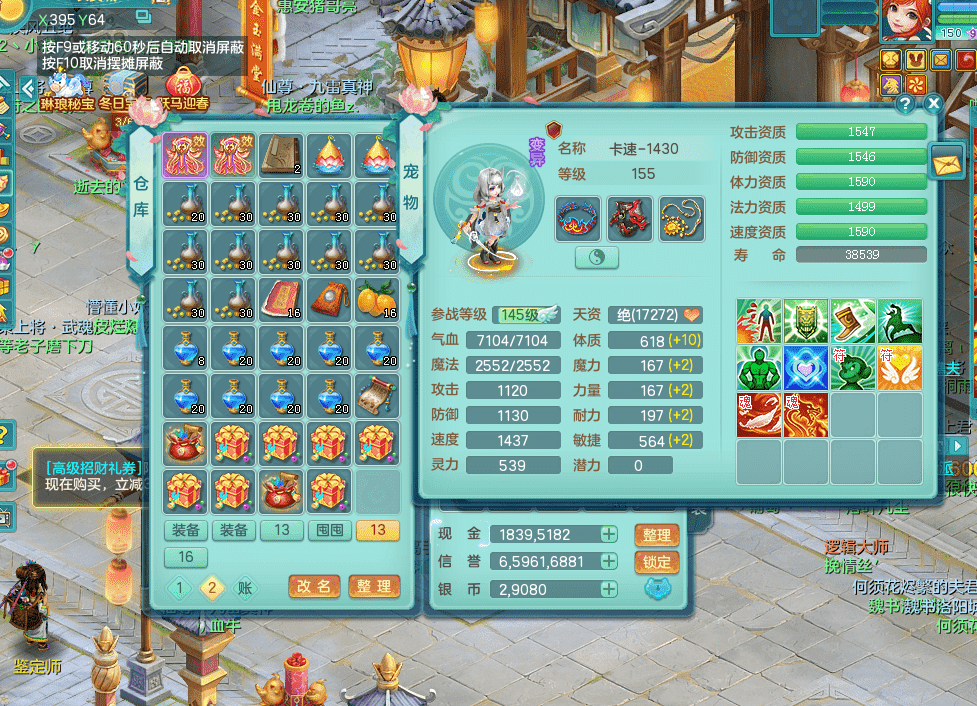This screenshot has height=706, width=977.
Task: Select the oranges item slot
Action: [378, 299]
